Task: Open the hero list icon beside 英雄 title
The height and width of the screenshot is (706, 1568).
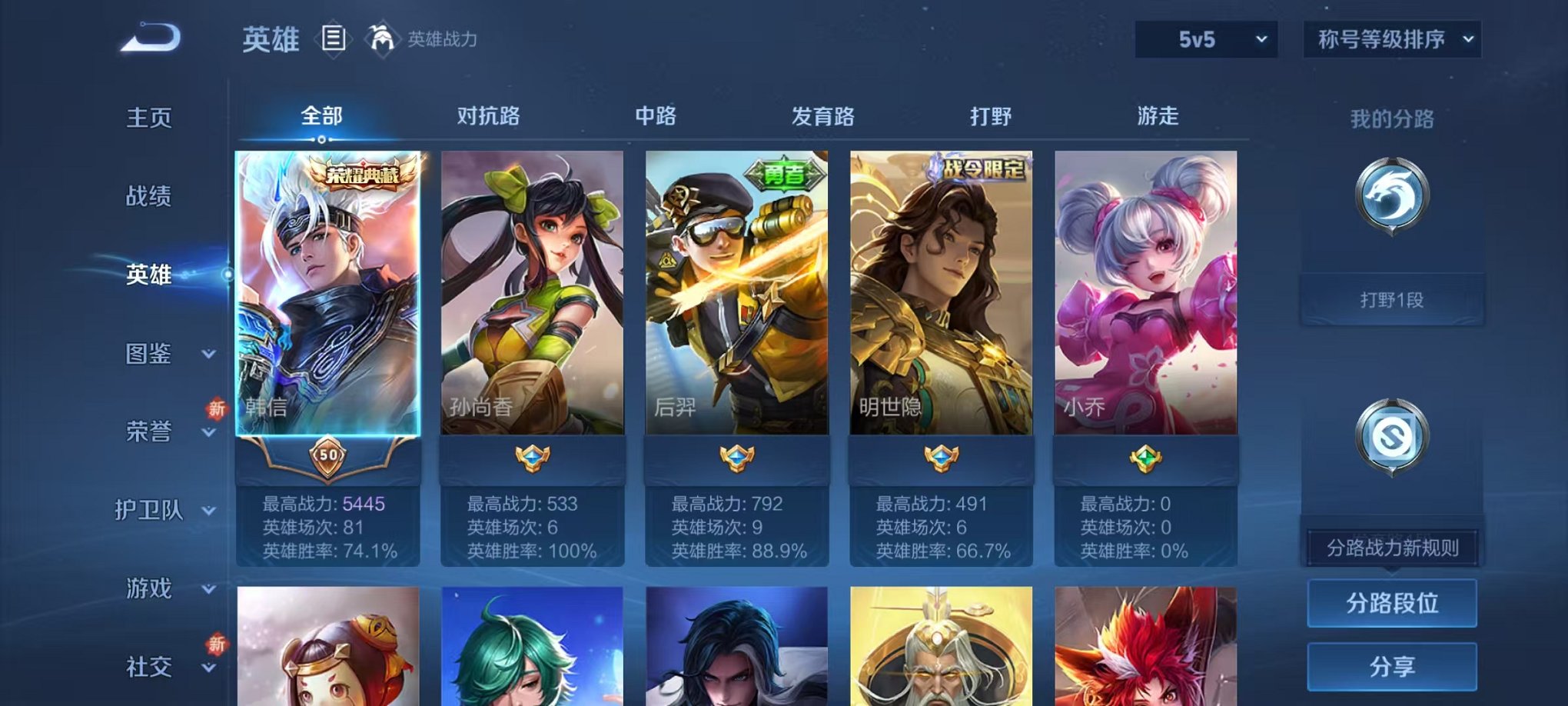Action: click(x=334, y=37)
